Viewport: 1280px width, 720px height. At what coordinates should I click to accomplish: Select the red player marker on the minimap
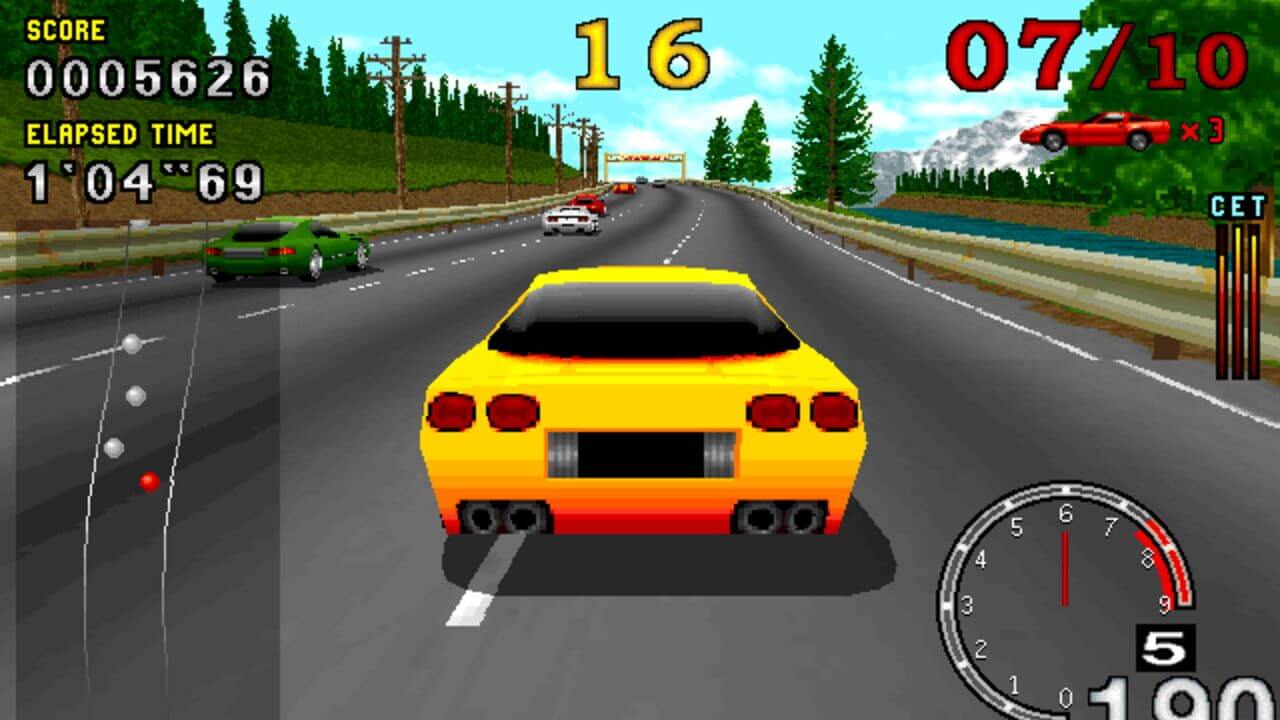[149, 482]
